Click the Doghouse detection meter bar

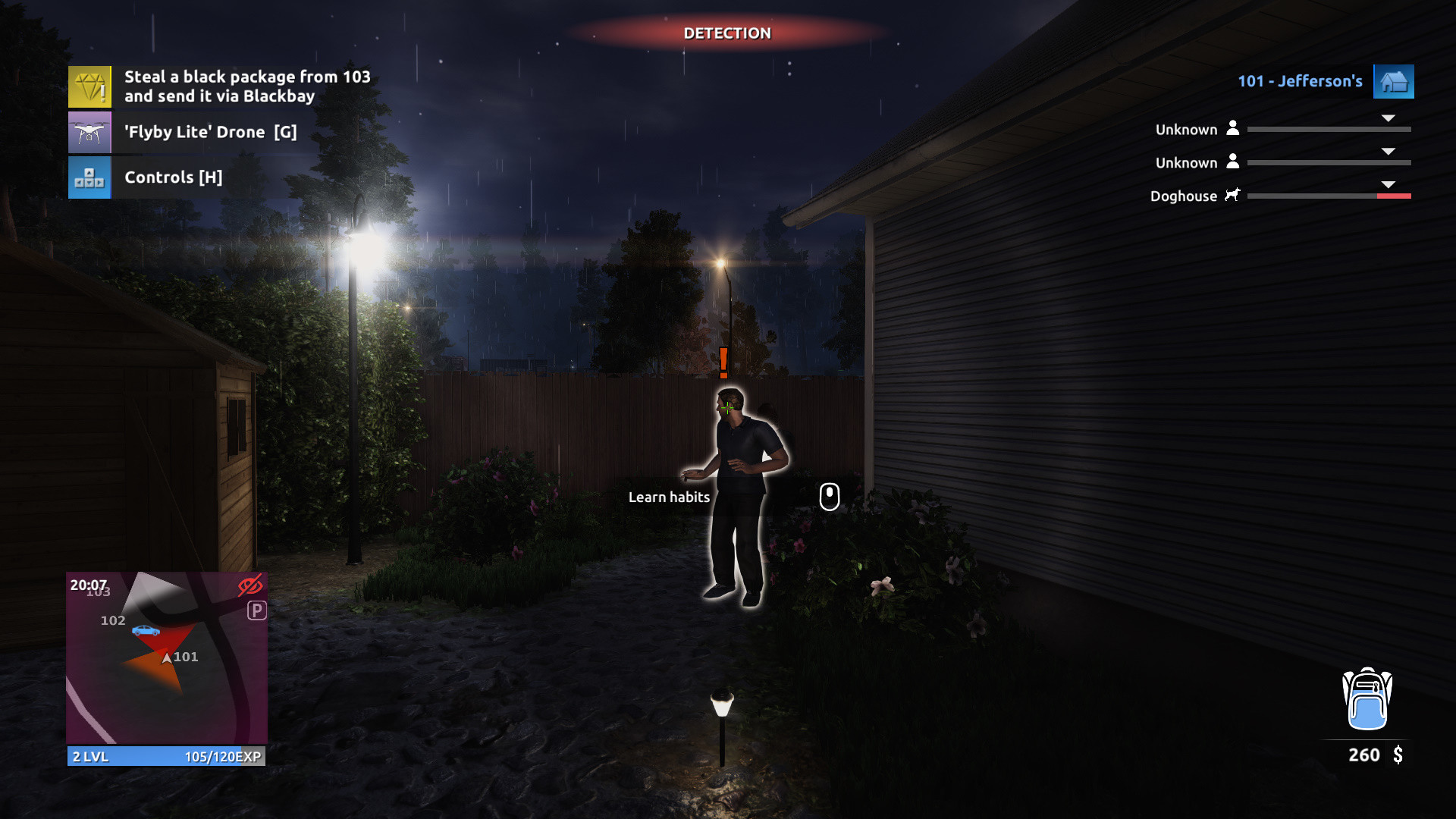1329,196
